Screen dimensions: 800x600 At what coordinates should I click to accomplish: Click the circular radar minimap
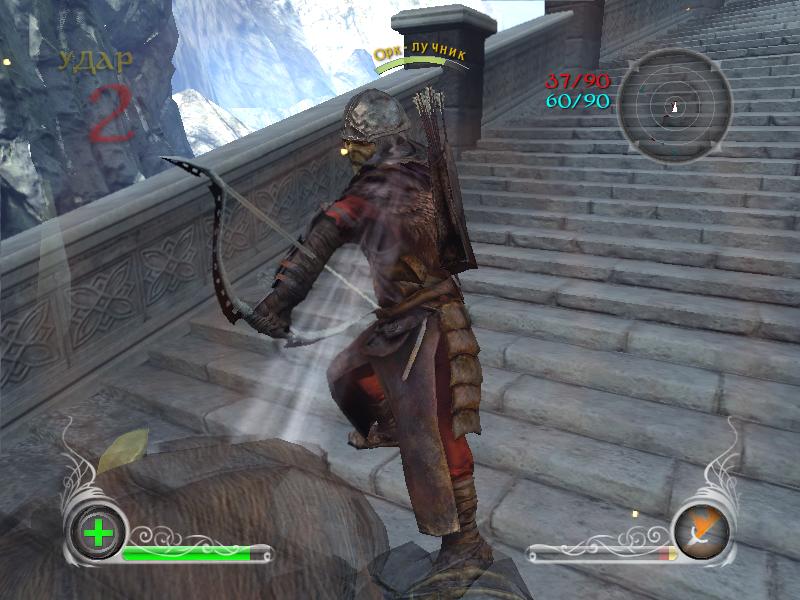click(x=668, y=105)
